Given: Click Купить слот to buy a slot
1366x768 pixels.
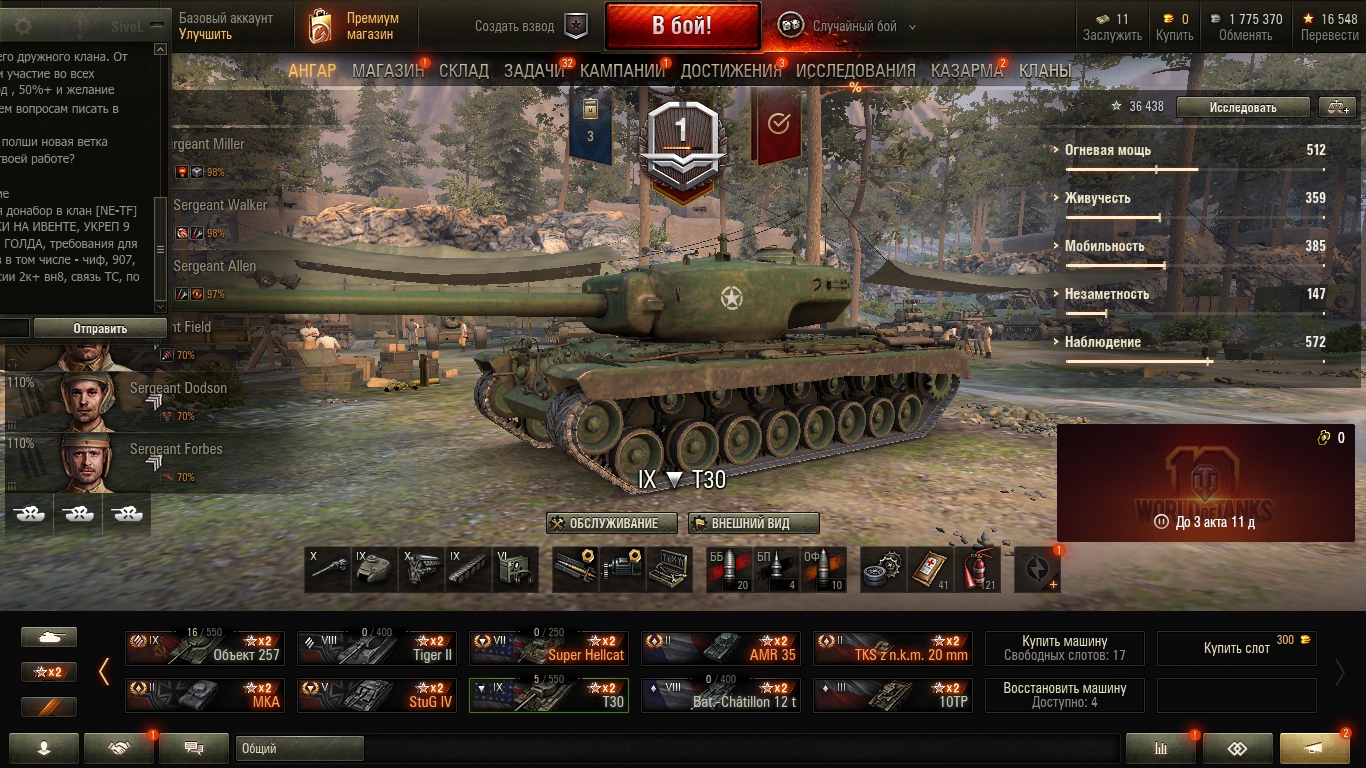Looking at the screenshot, I should [x=1236, y=648].
